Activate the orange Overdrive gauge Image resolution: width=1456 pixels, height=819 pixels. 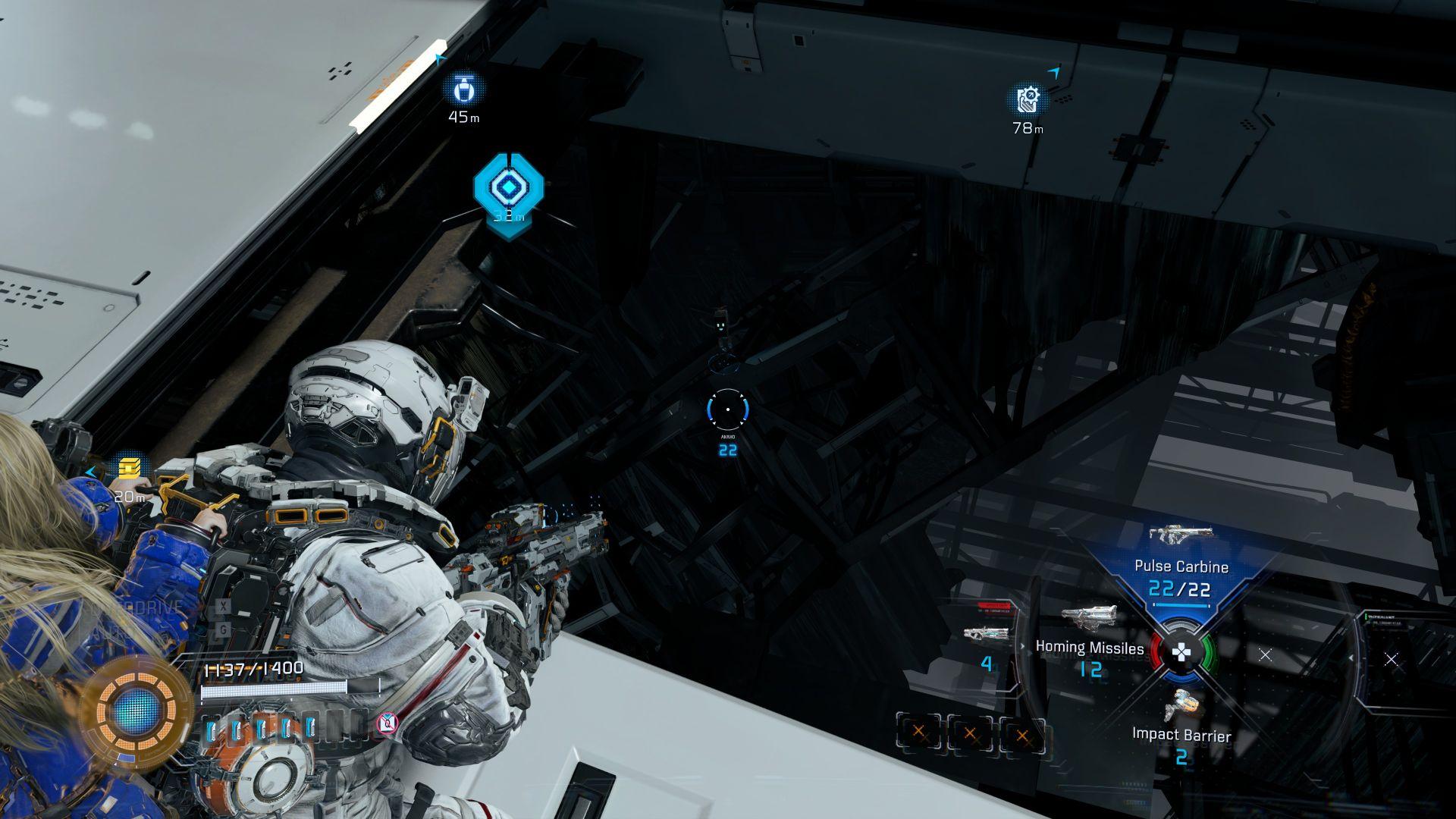pyautogui.click(x=136, y=711)
